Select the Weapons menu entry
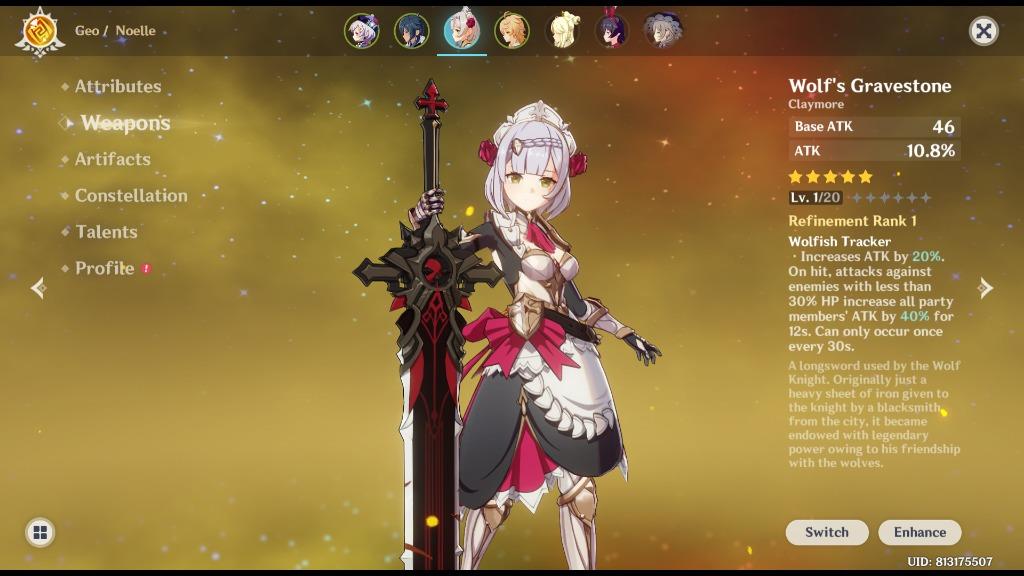1024x576 pixels. pyautogui.click(x=125, y=123)
